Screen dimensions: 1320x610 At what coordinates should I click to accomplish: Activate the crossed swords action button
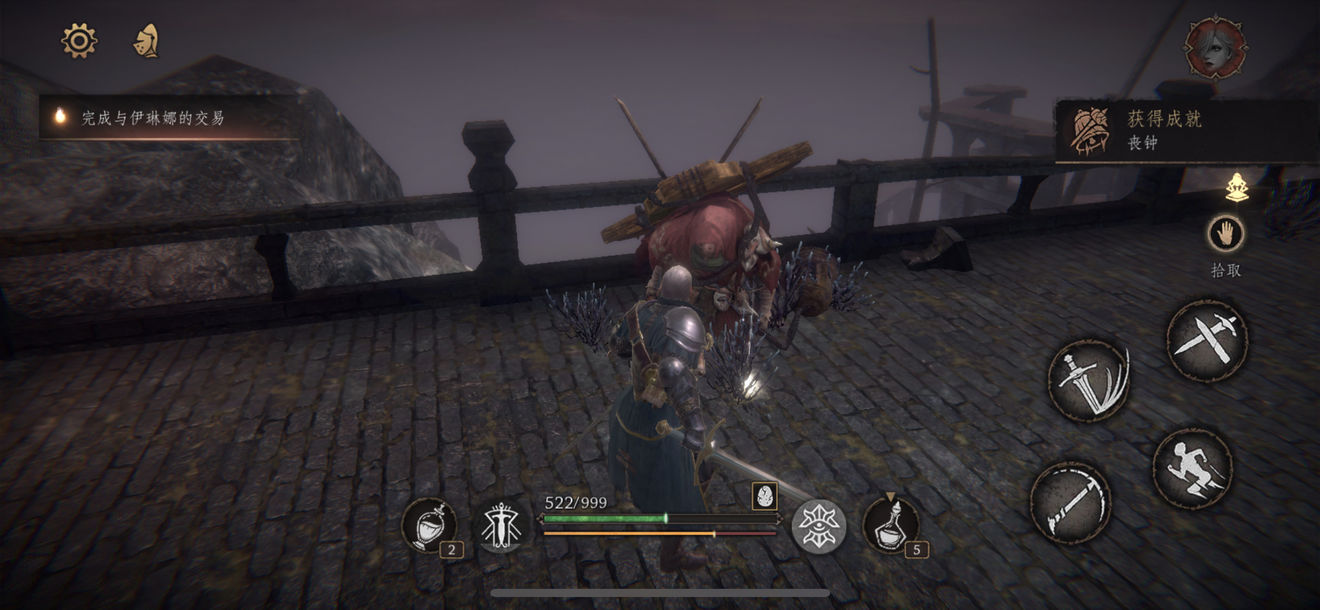tap(1206, 340)
